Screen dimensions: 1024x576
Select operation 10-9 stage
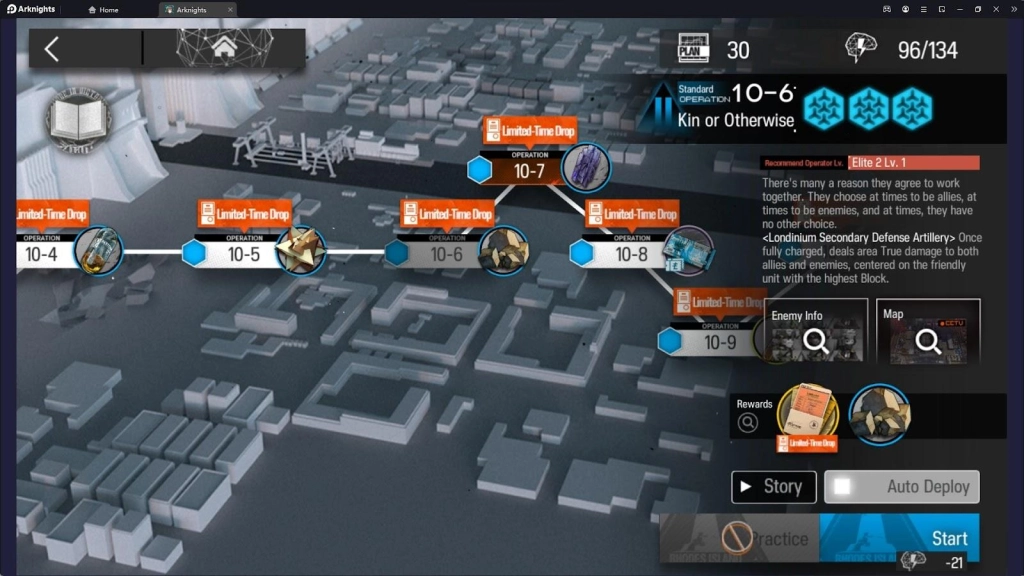(719, 341)
